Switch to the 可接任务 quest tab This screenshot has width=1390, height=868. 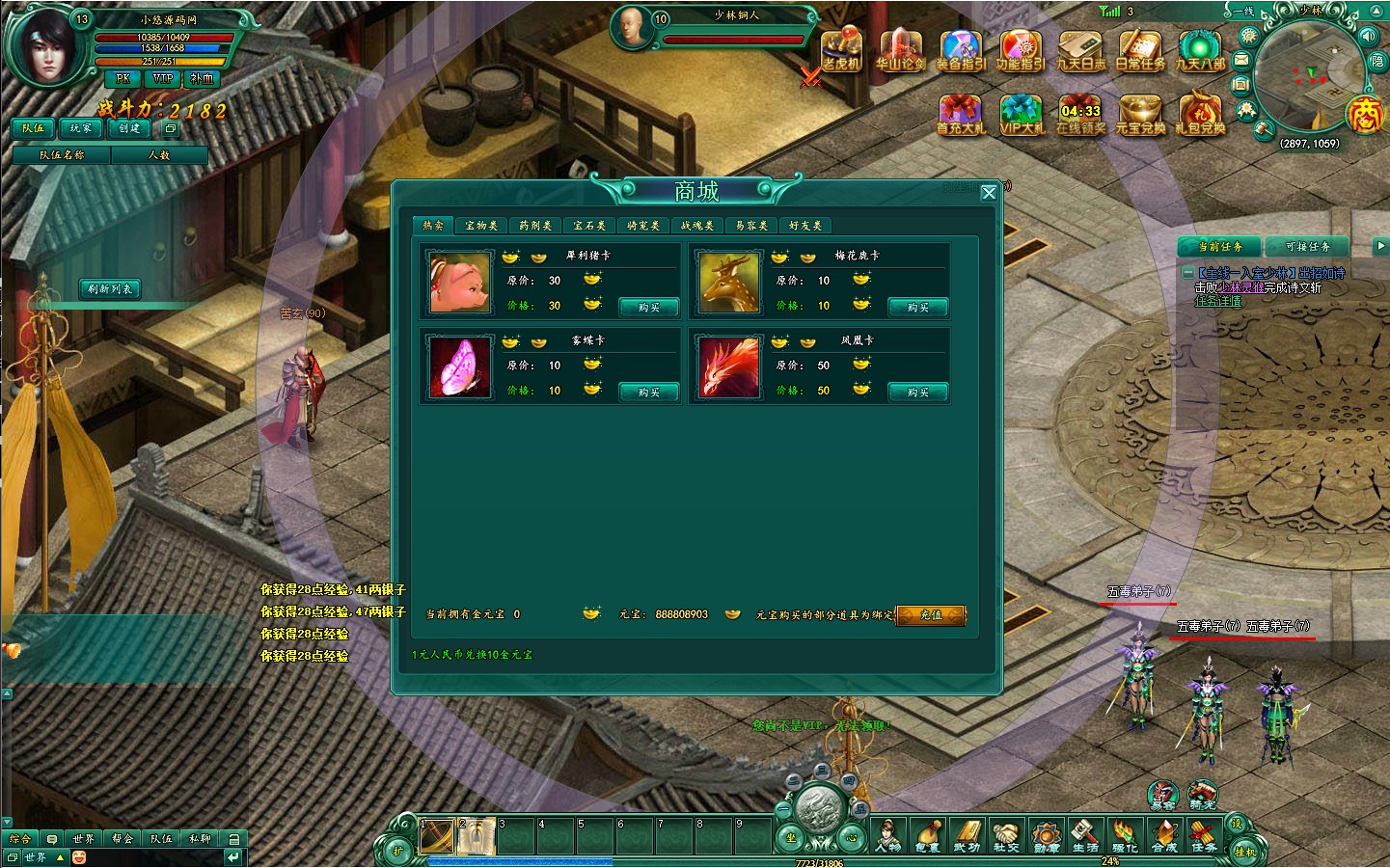pos(1307,247)
